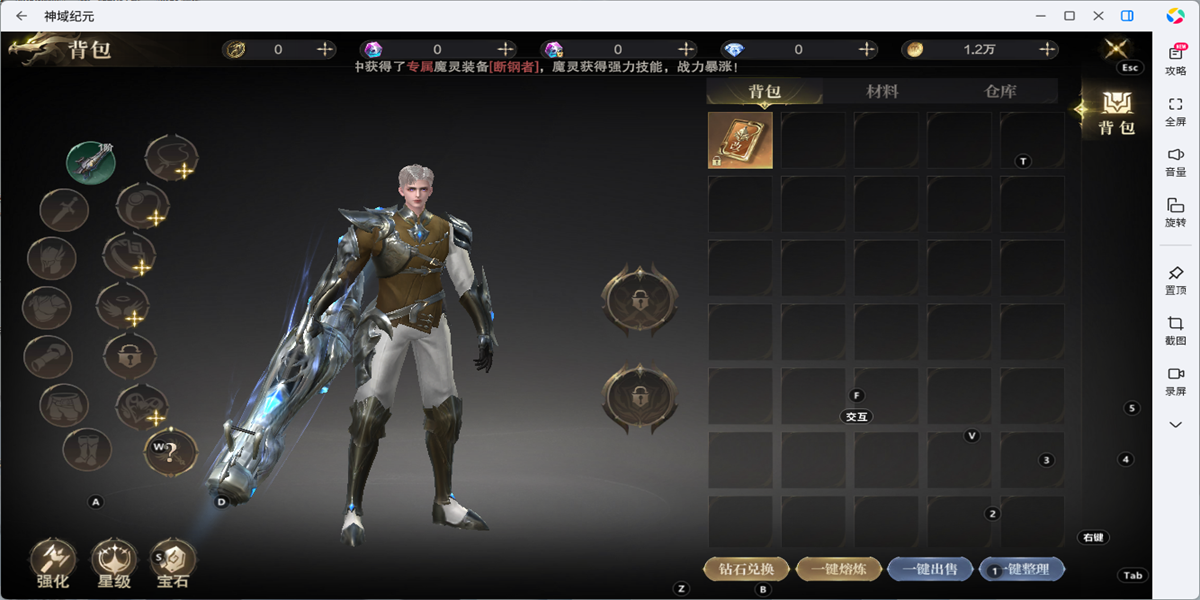The height and width of the screenshot is (600, 1200).
Task: Click the 钻石兑换 button
Action: click(x=746, y=569)
